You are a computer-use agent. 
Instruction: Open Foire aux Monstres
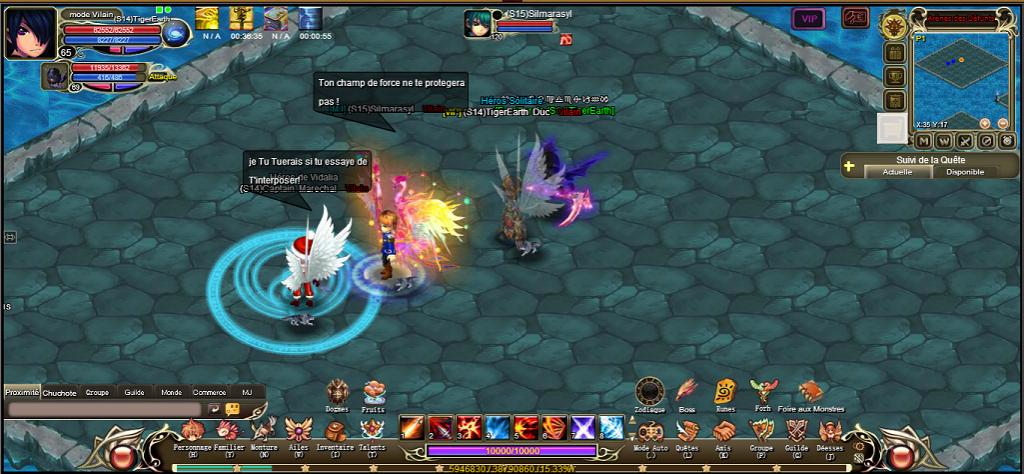(x=810, y=392)
